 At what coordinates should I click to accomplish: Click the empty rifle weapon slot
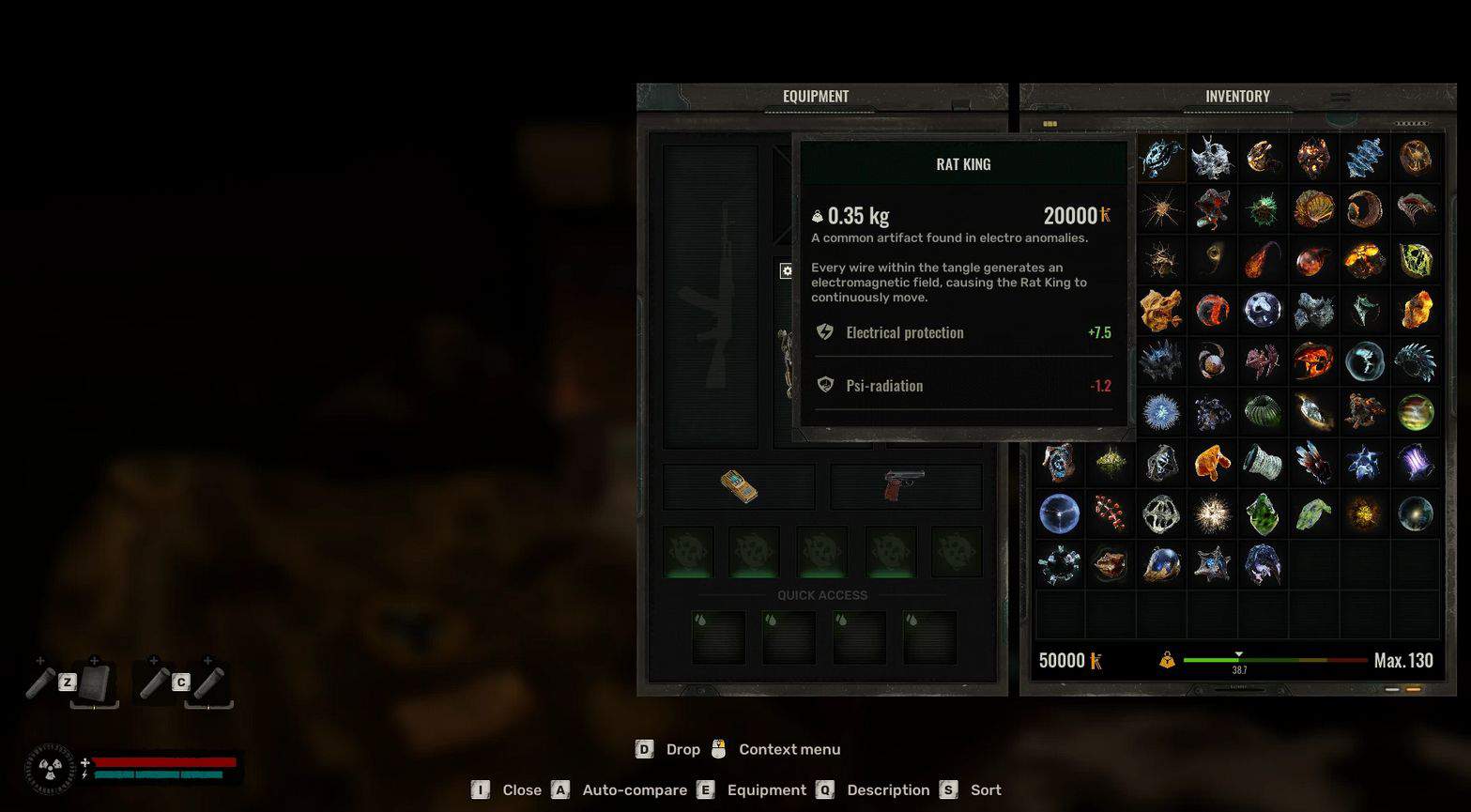[711, 296]
